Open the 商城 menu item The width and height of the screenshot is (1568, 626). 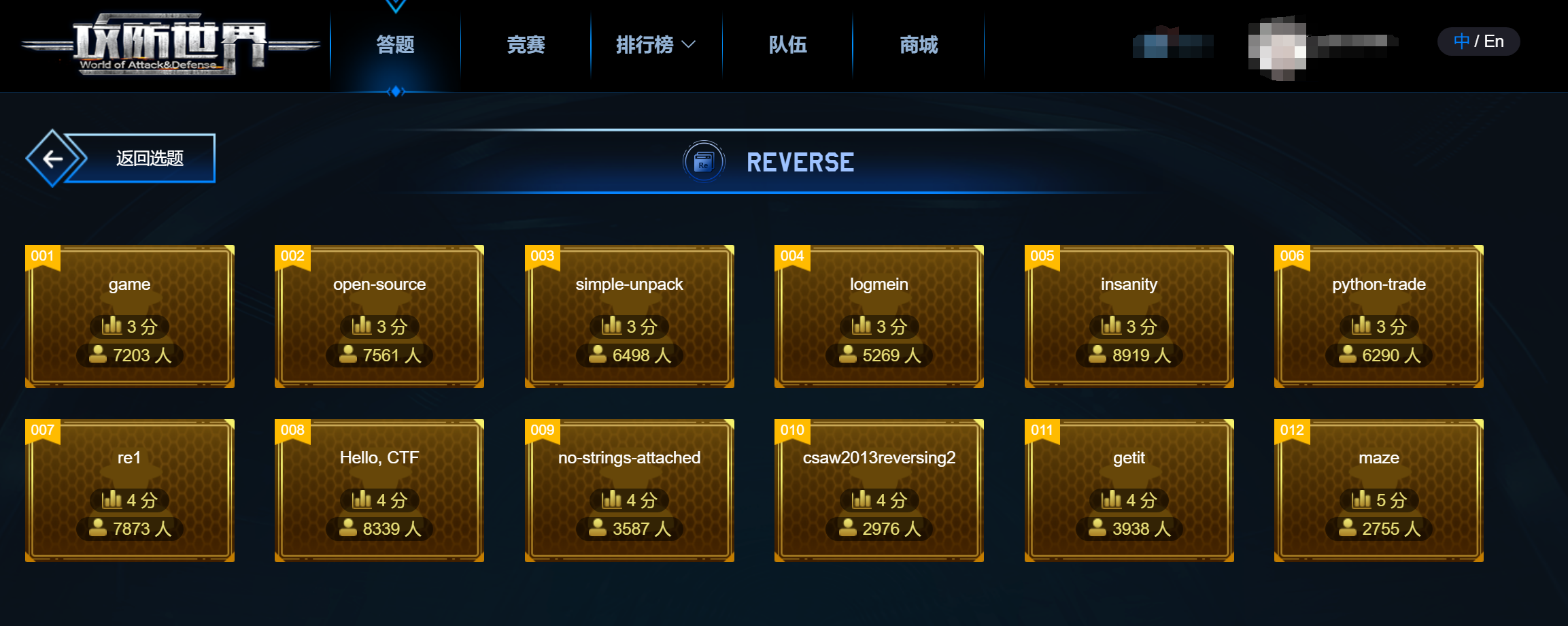click(x=917, y=45)
